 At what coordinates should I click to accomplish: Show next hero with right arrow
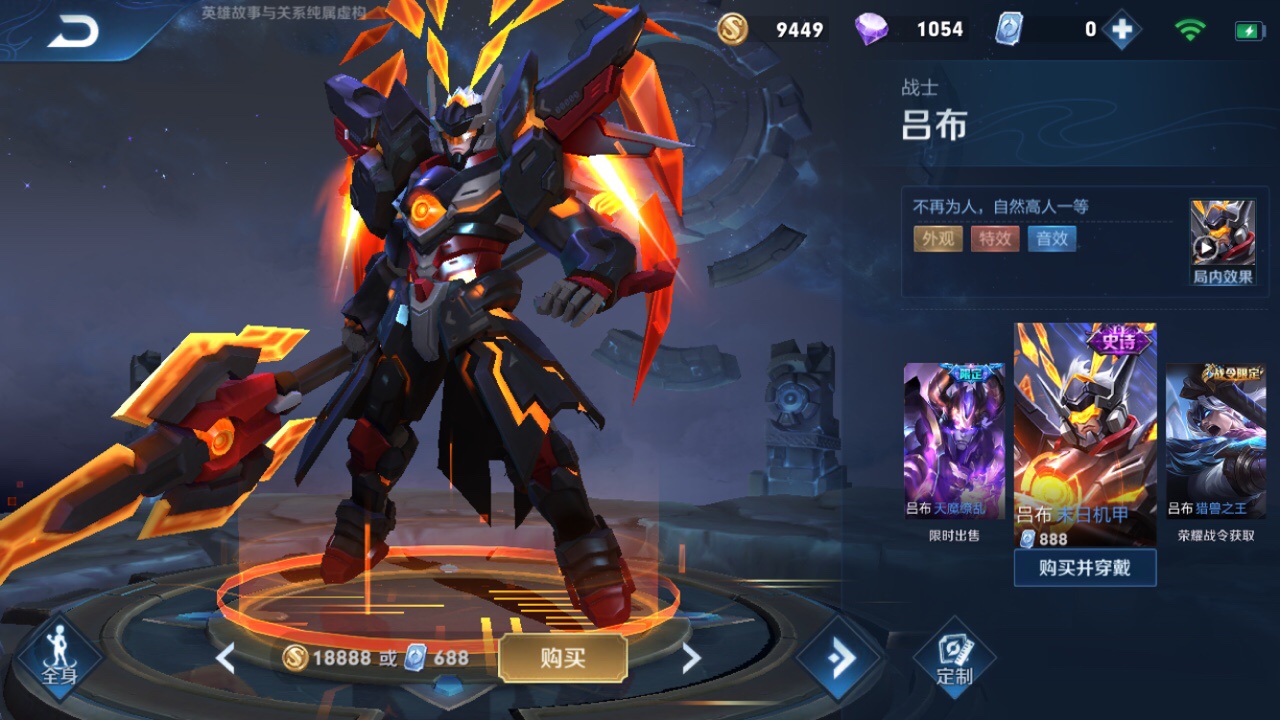(690, 658)
